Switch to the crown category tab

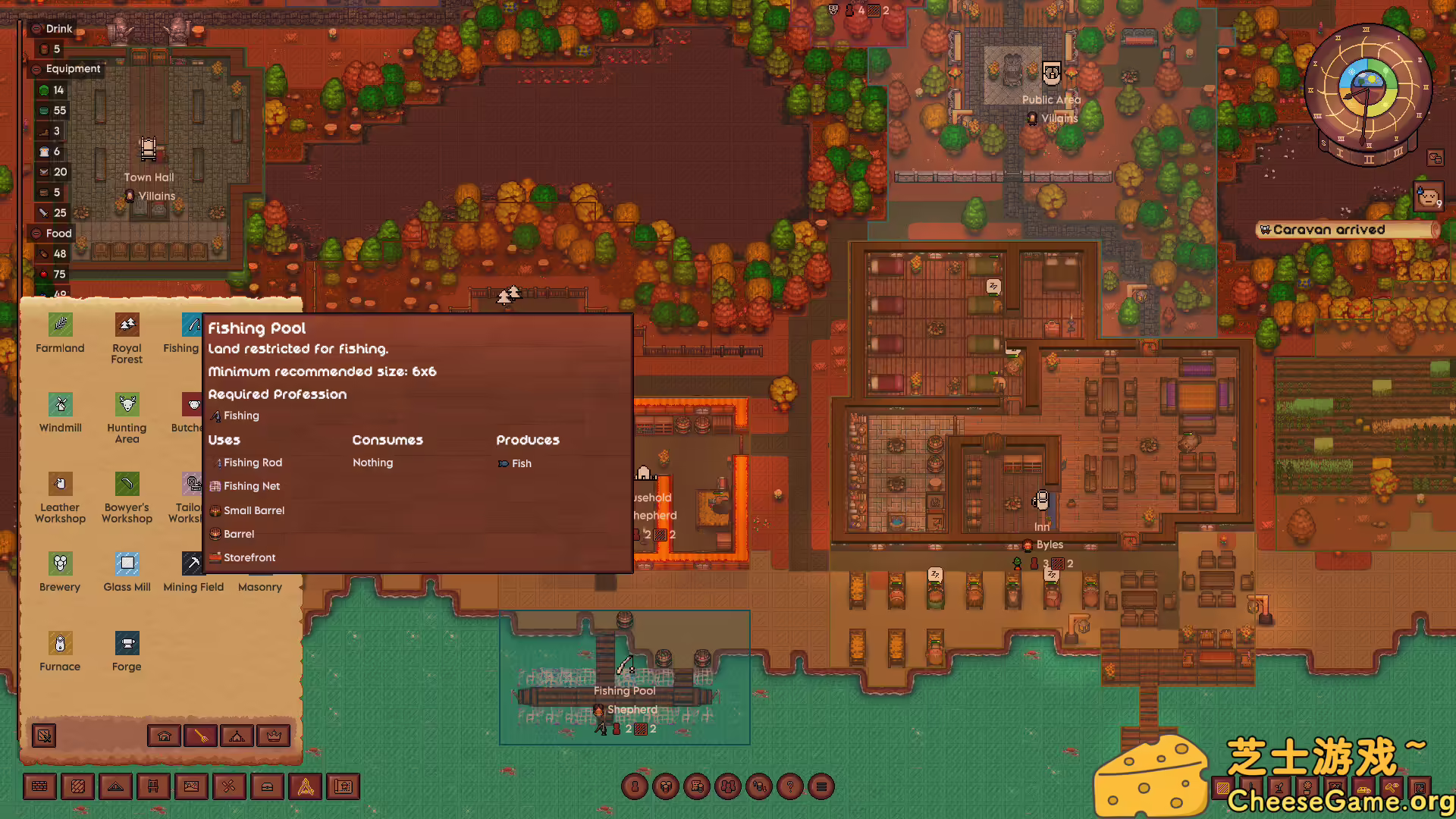point(274,736)
